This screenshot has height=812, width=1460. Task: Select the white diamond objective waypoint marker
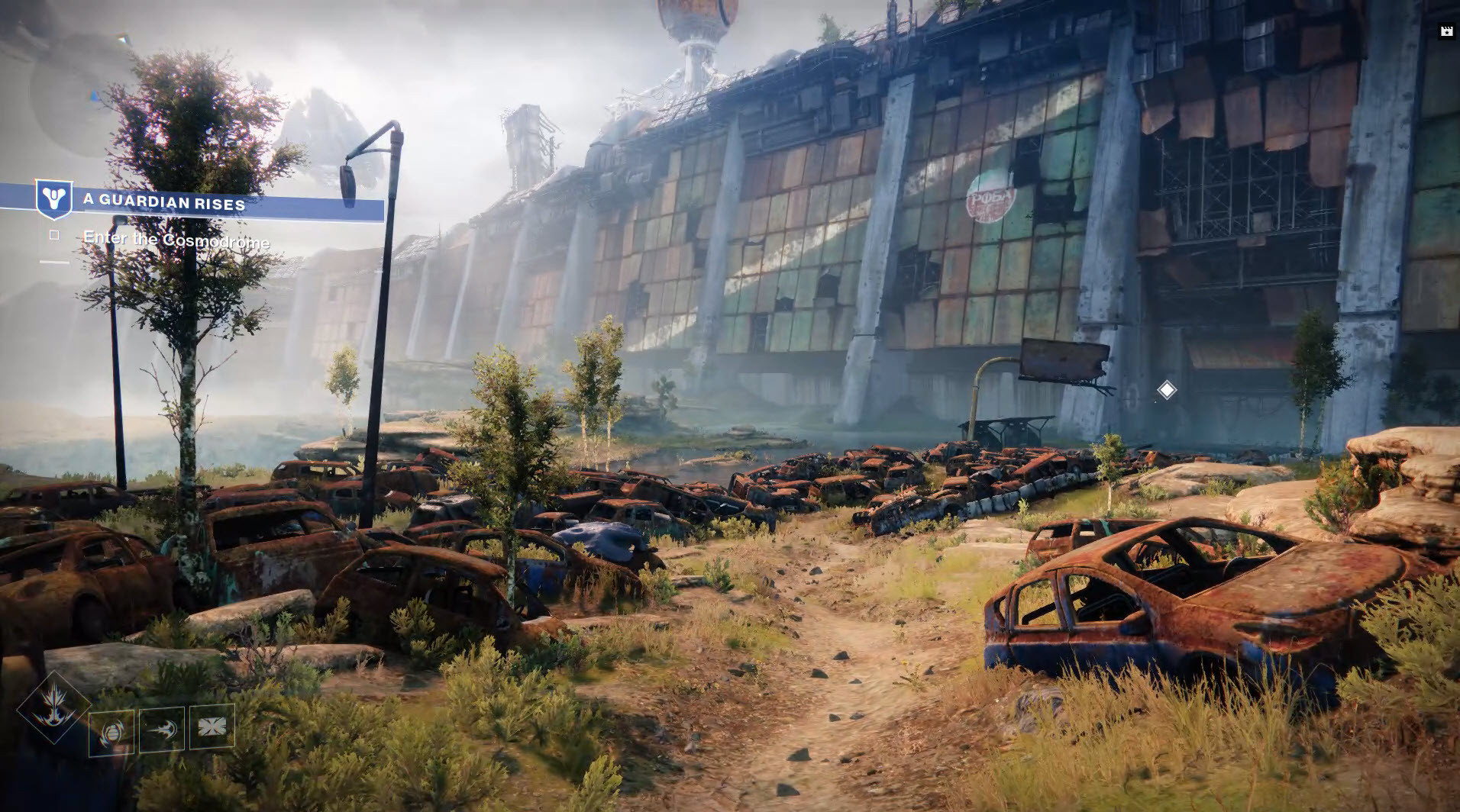[1166, 390]
